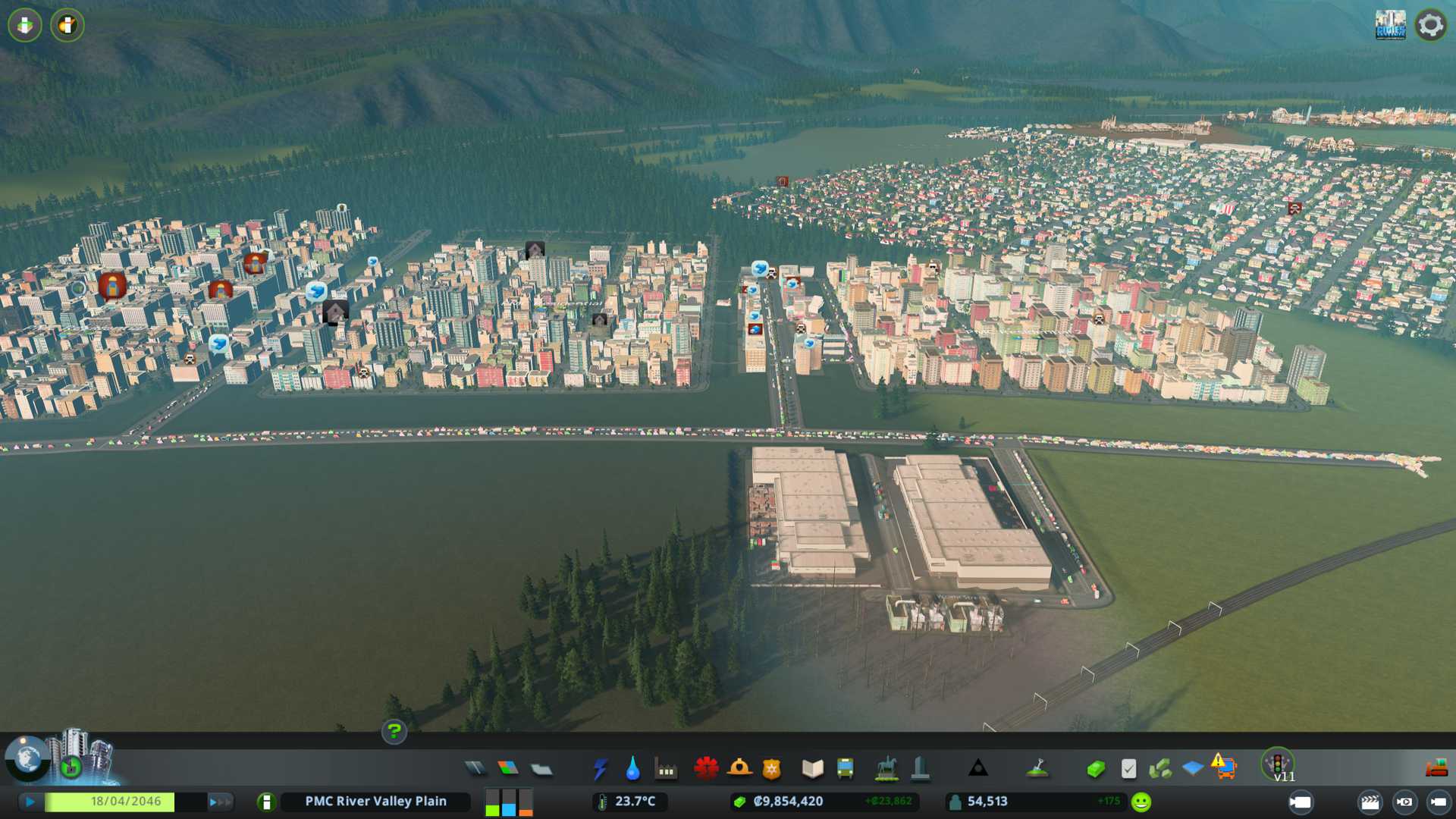Open Water and Sewage droplet menu
Screen dimensions: 1456x819
click(632, 769)
